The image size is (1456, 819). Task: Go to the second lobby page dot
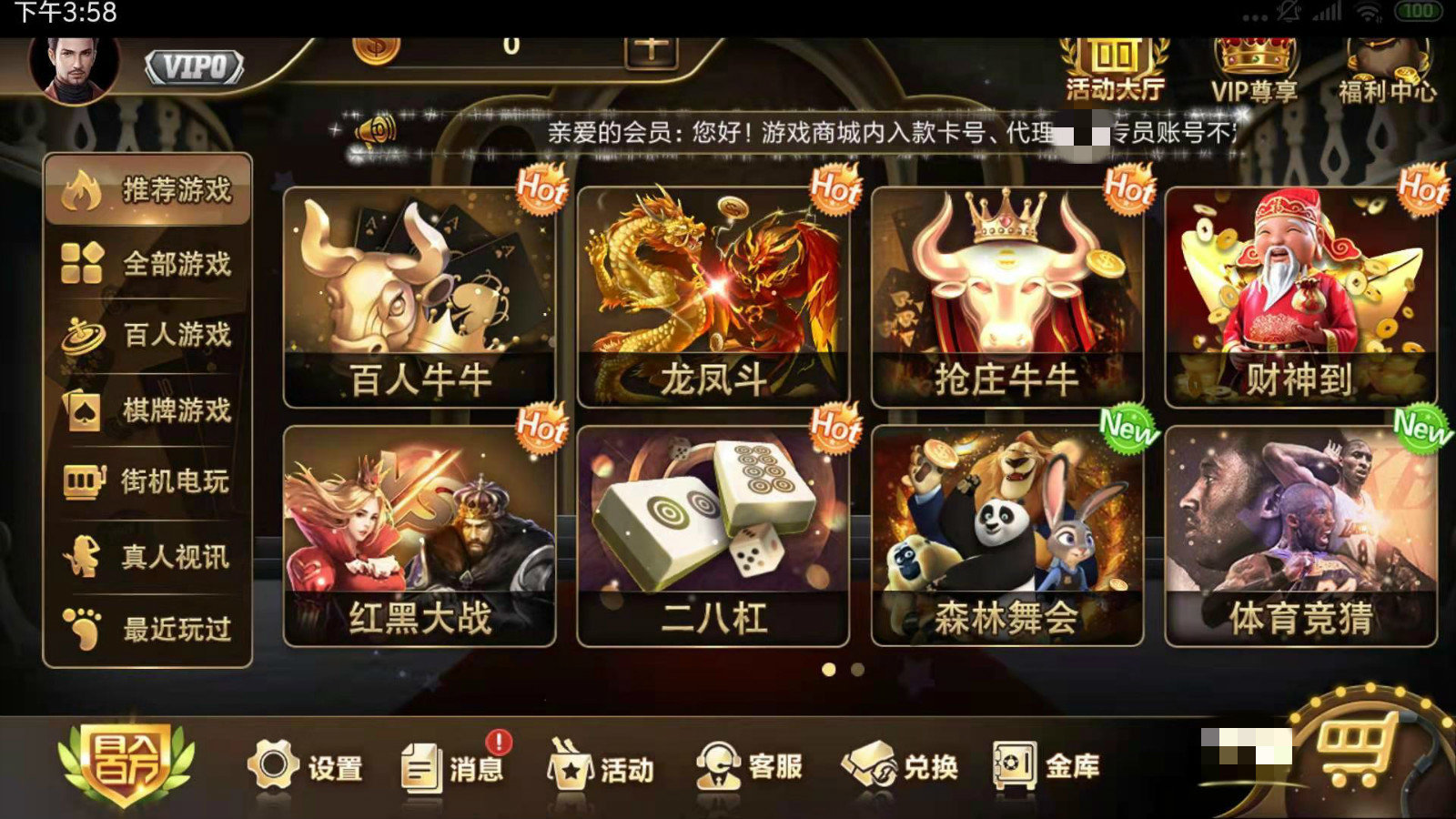pos(856,669)
